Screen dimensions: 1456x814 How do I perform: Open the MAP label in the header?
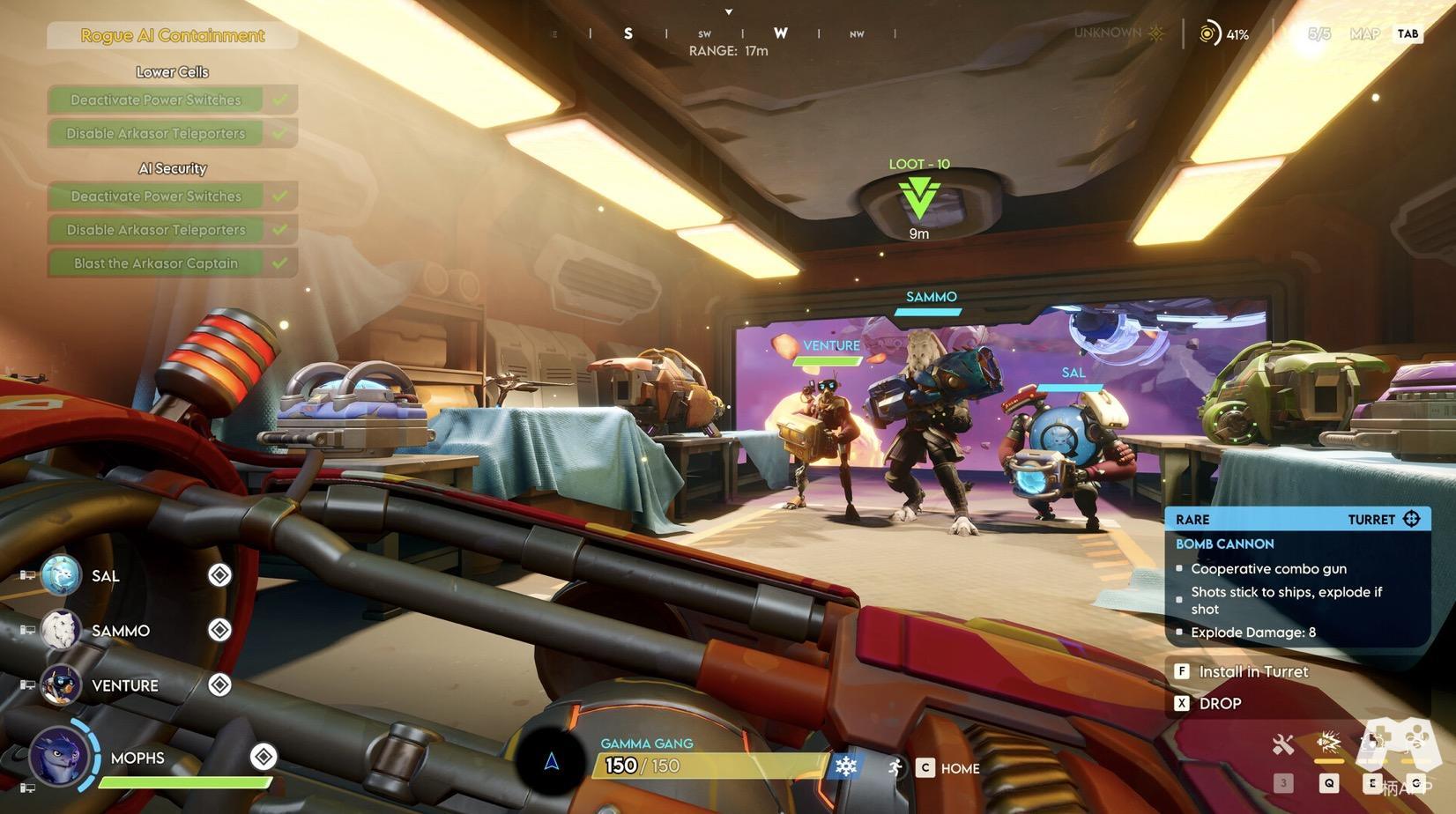pos(1364,34)
